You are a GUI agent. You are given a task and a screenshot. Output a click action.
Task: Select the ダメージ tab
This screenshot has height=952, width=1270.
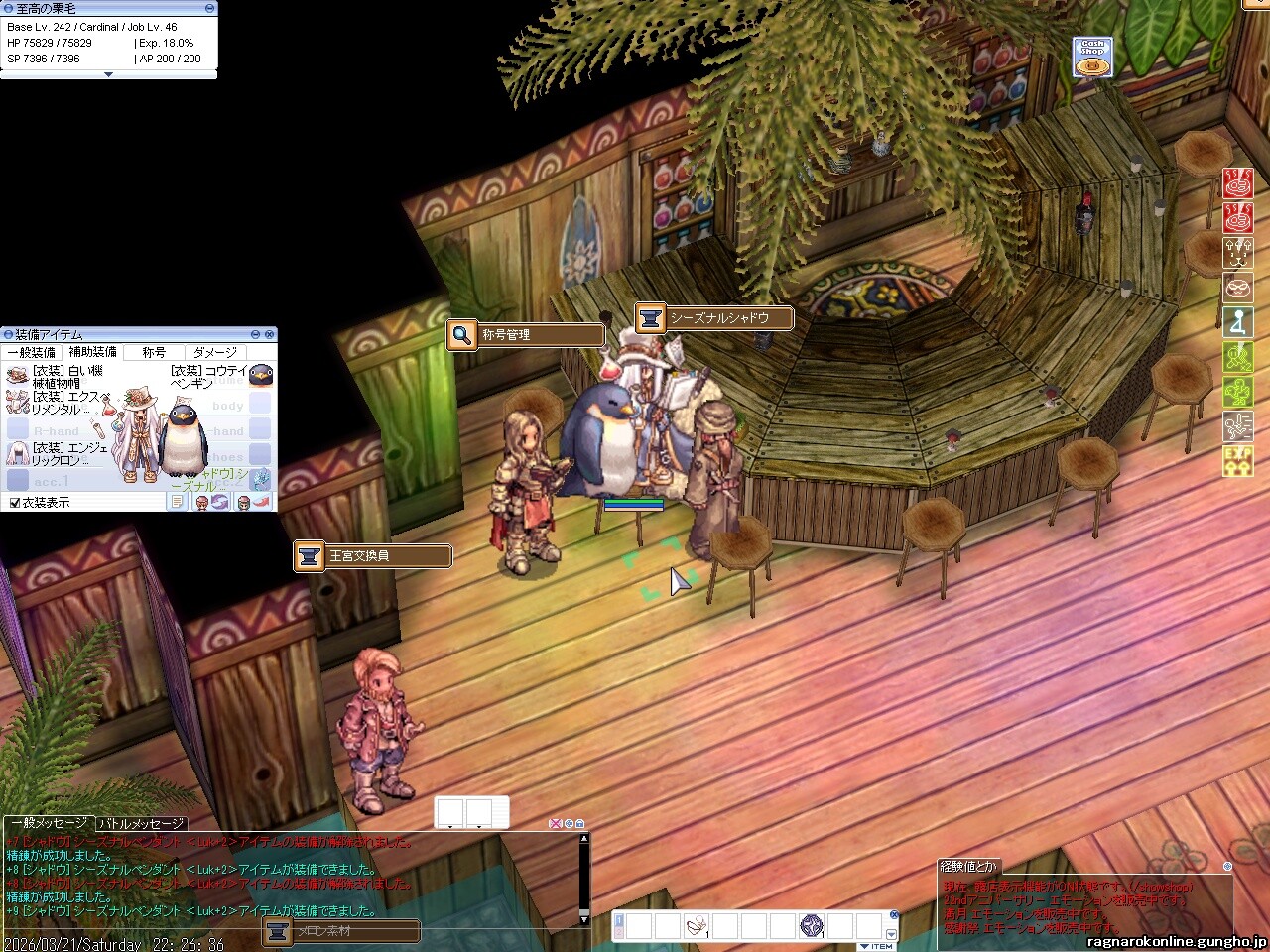(x=215, y=352)
